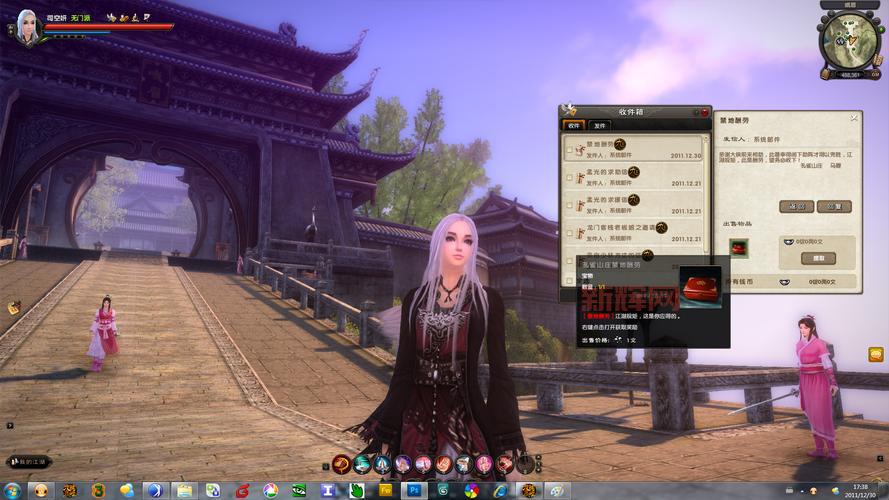Click the left button above 出售物品
Viewport: 889px width, 500px height.
click(x=796, y=206)
